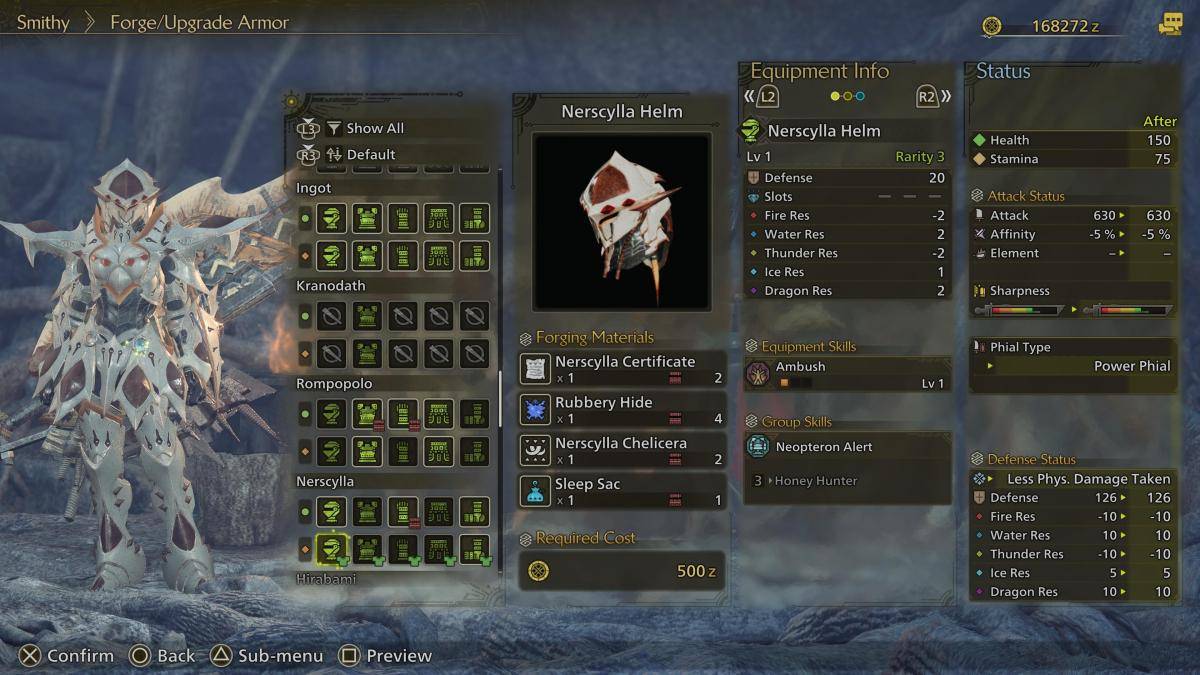Open the chat icon beside the zenny
Screen dimensions: 1200x675
(x=1169, y=25)
